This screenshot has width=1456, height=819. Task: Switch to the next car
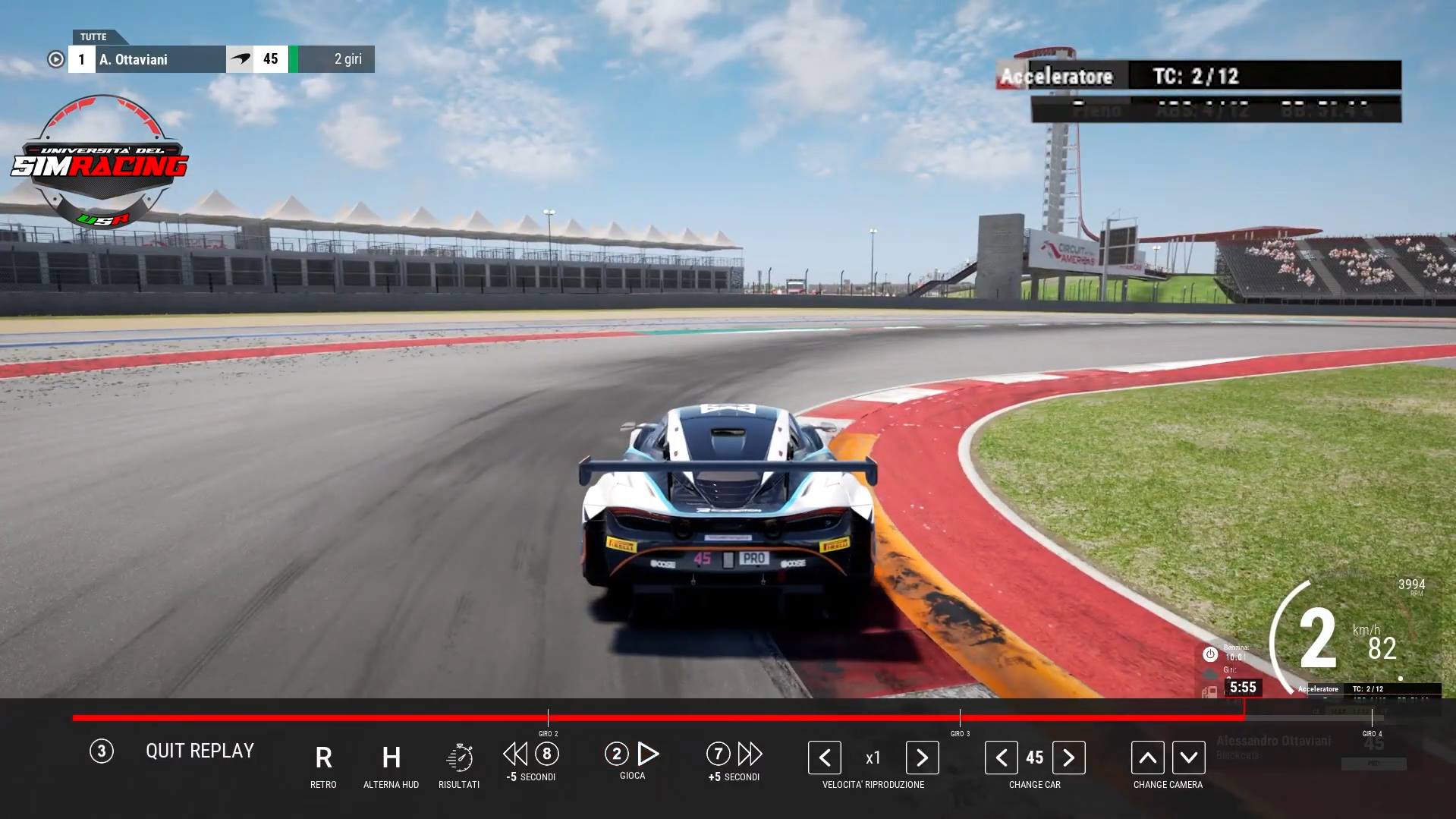point(1068,758)
